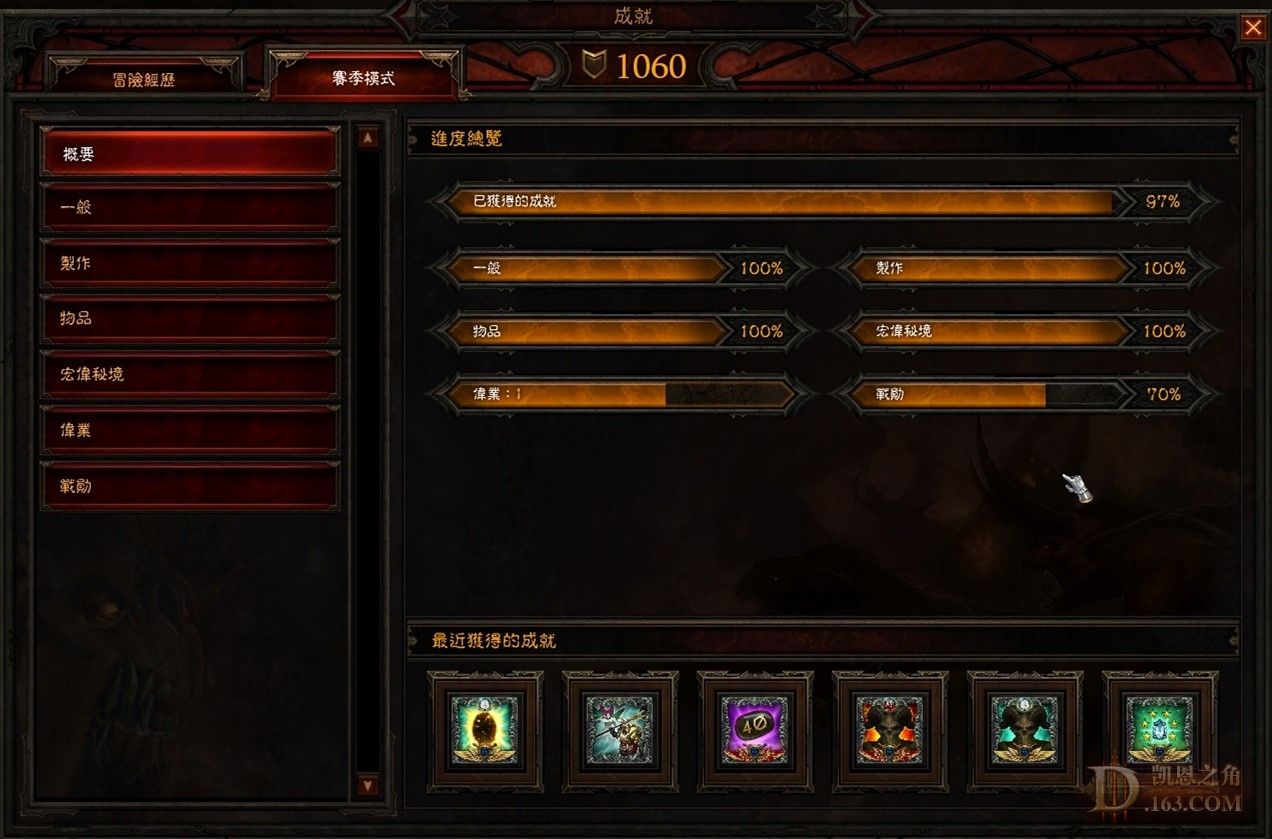
Task: Choose 一般 in the category list
Action: coord(190,208)
